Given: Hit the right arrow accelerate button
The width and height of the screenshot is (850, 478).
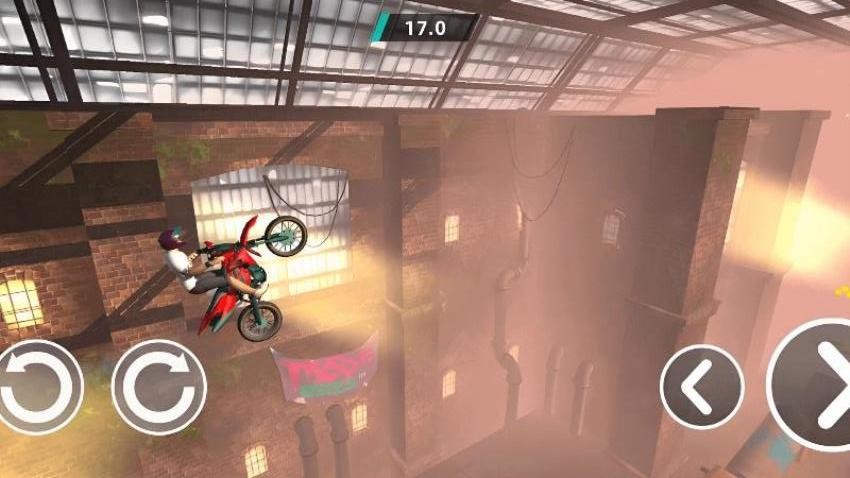Looking at the screenshot, I should (x=816, y=385).
